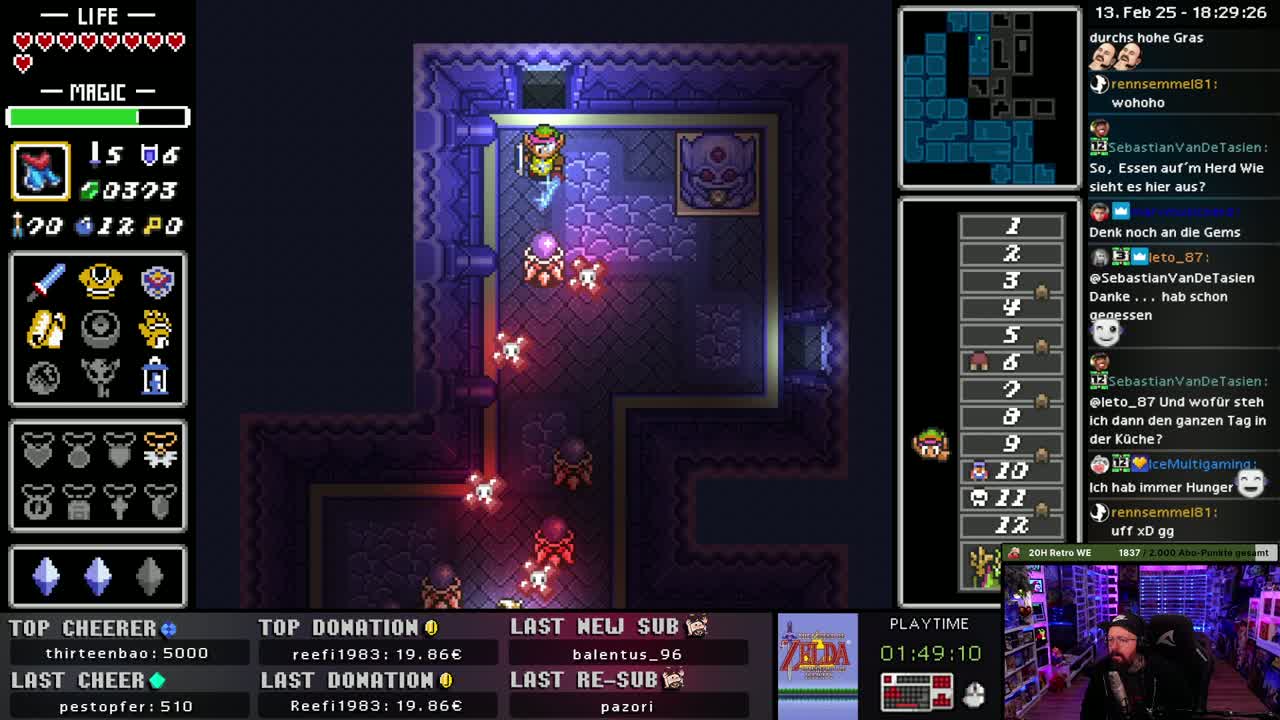Select floor 11 with the skull marker
The height and width of the screenshot is (720, 1280).
click(x=1011, y=497)
